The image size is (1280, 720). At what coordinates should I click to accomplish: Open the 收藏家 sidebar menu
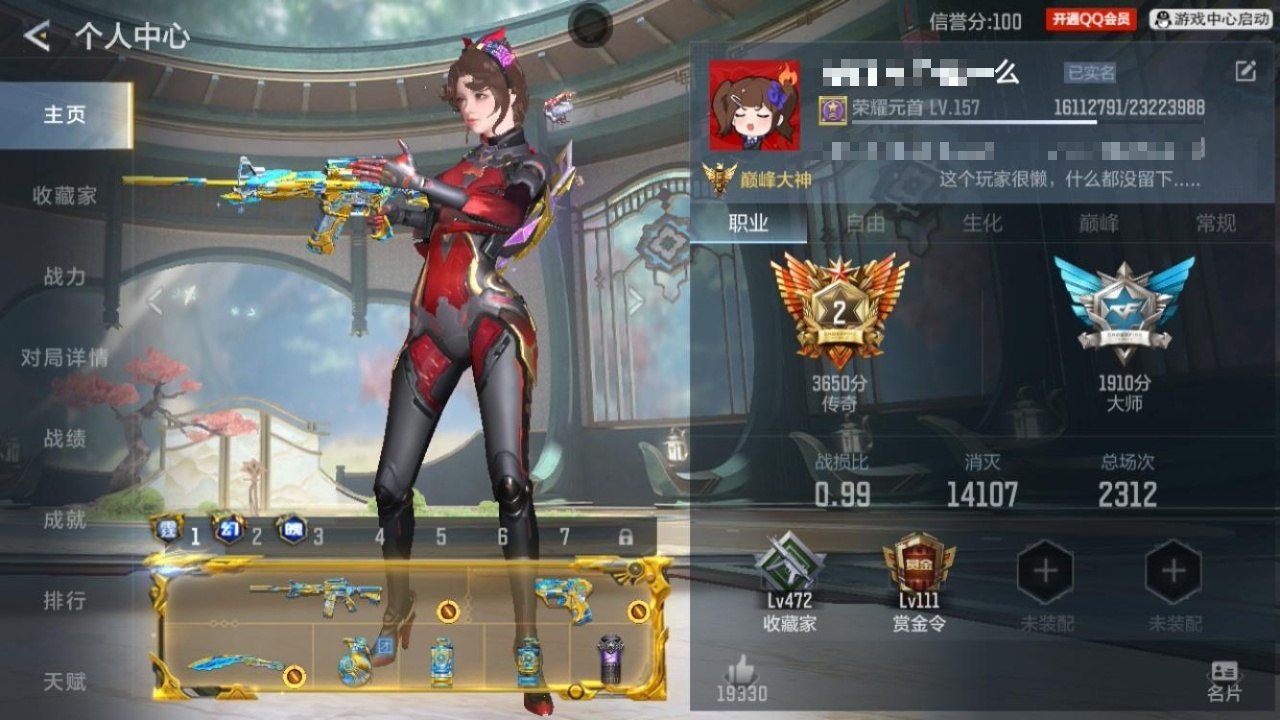click(x=64, y=195)
